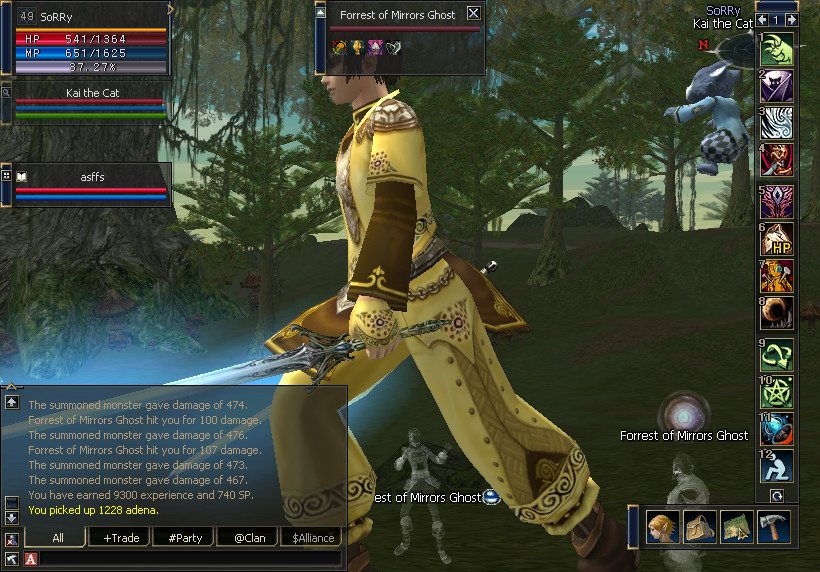Screen dimensions: 820x572
Task: Close the Forrest of Mirrors Ghost target window
Action: coord(474,14)
